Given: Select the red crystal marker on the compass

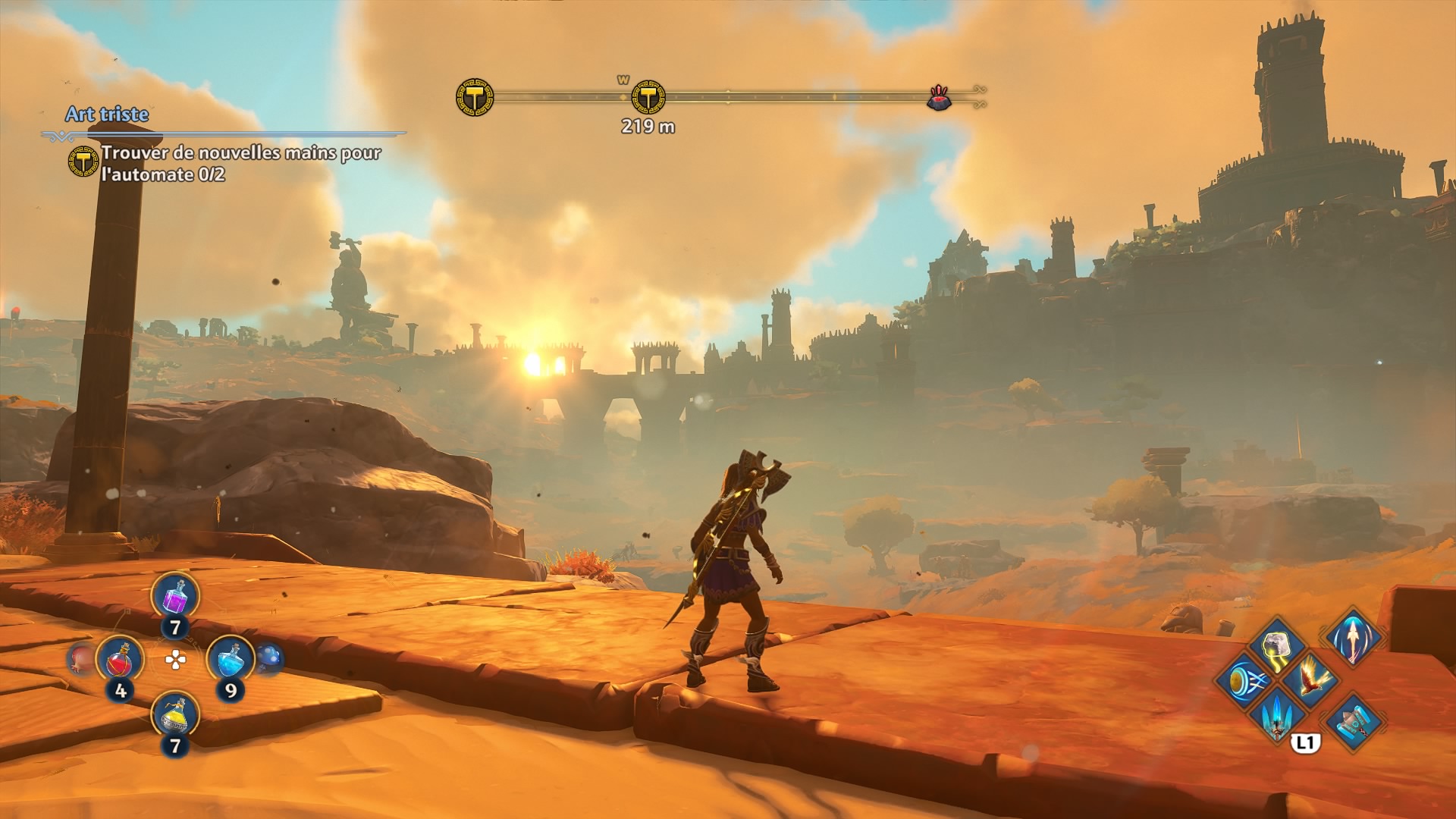Looking at the screenshot, I should (940, 98).
